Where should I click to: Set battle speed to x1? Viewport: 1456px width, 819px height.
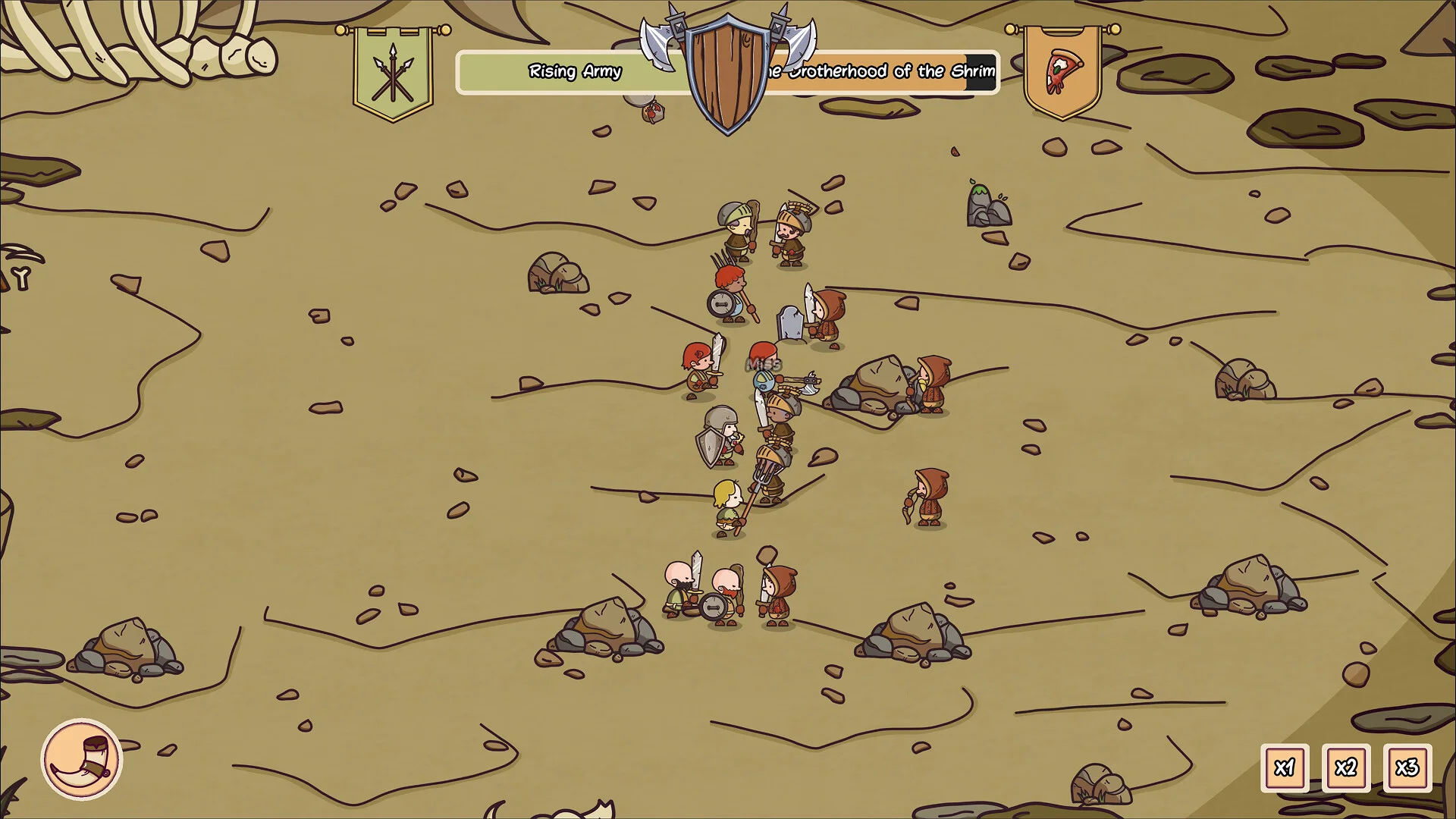click(1284, 767)
